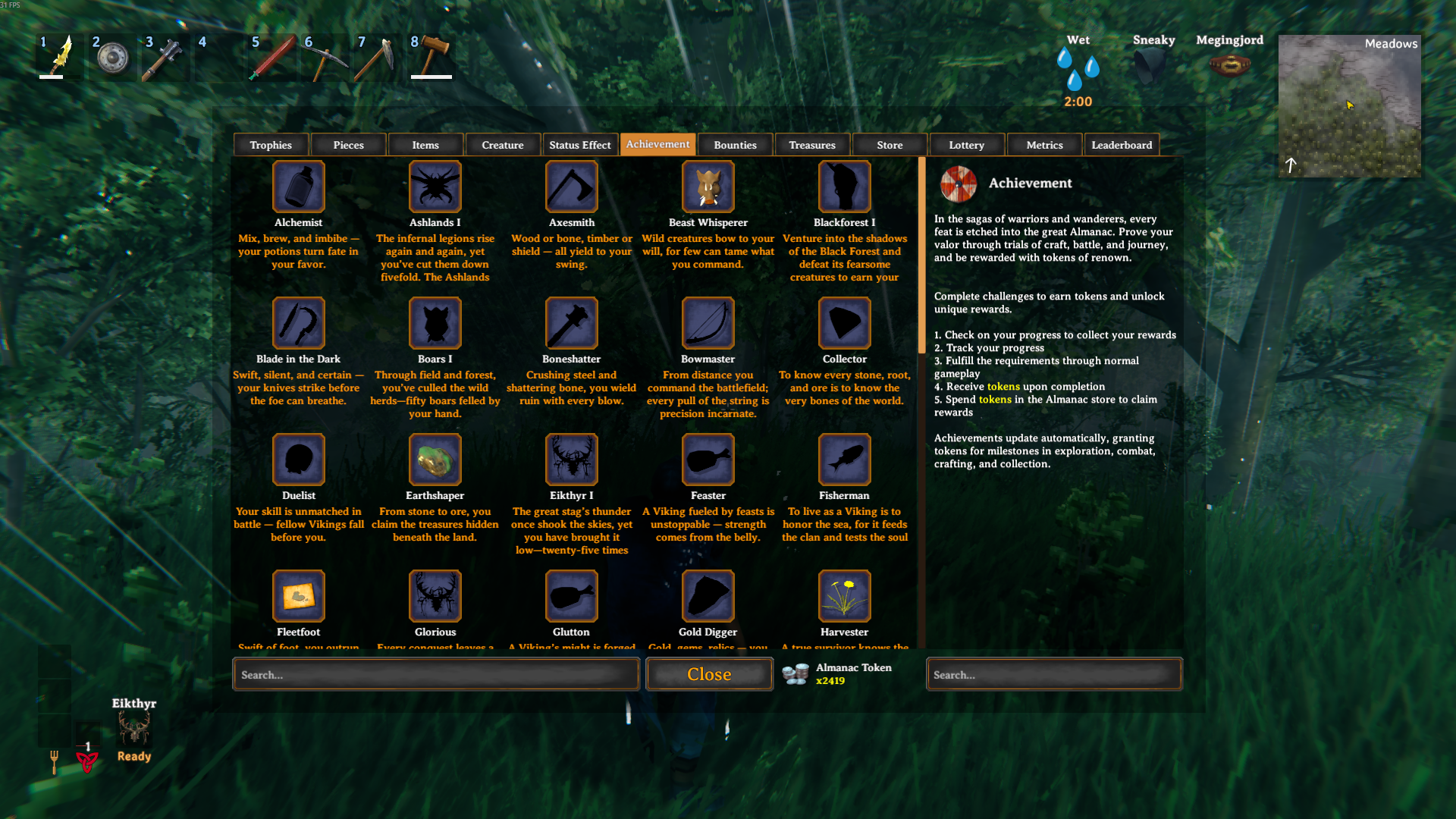View the Beast Whisperer boar achievement

tap(708, 186)
